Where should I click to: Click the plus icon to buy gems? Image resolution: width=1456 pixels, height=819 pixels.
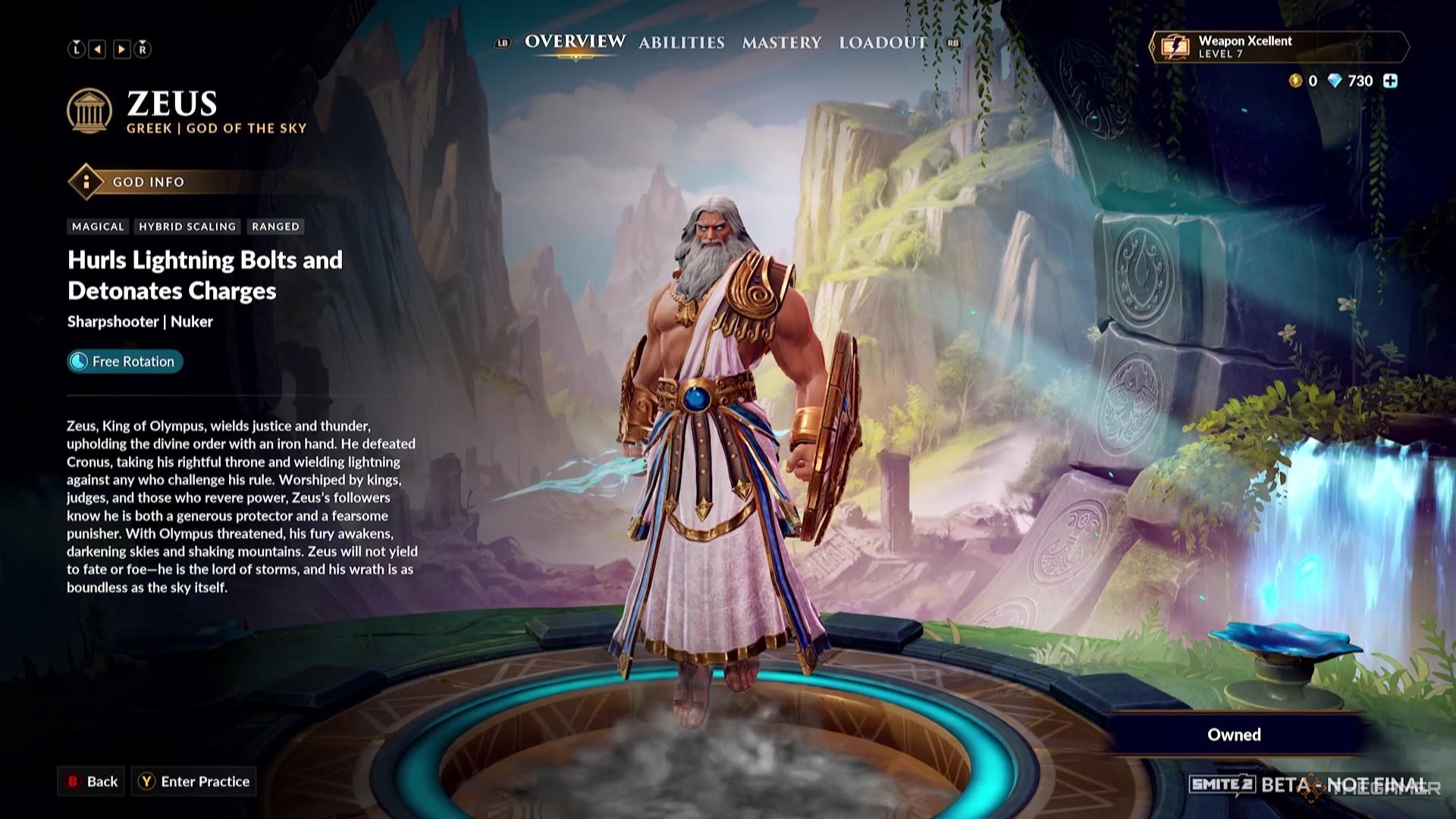click(x=1390, y=80)
